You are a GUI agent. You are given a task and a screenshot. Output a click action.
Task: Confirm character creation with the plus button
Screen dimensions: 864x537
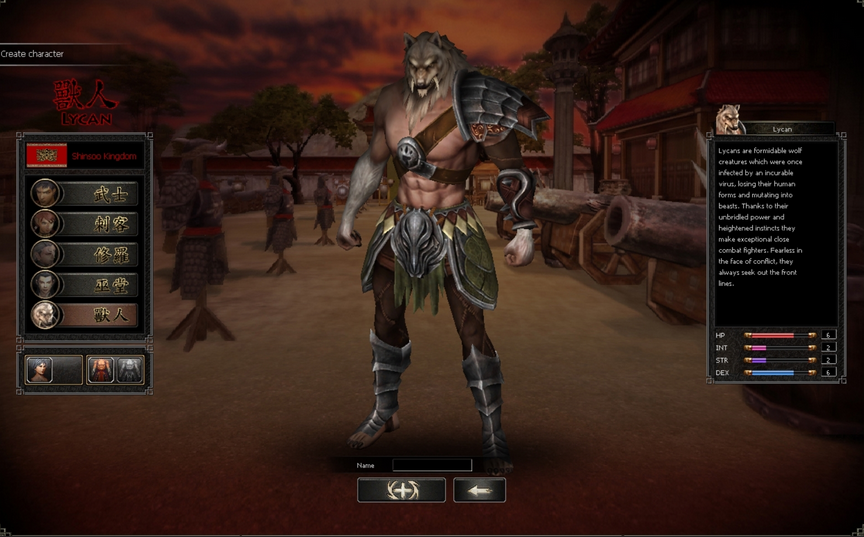click(x=401, y=490)
